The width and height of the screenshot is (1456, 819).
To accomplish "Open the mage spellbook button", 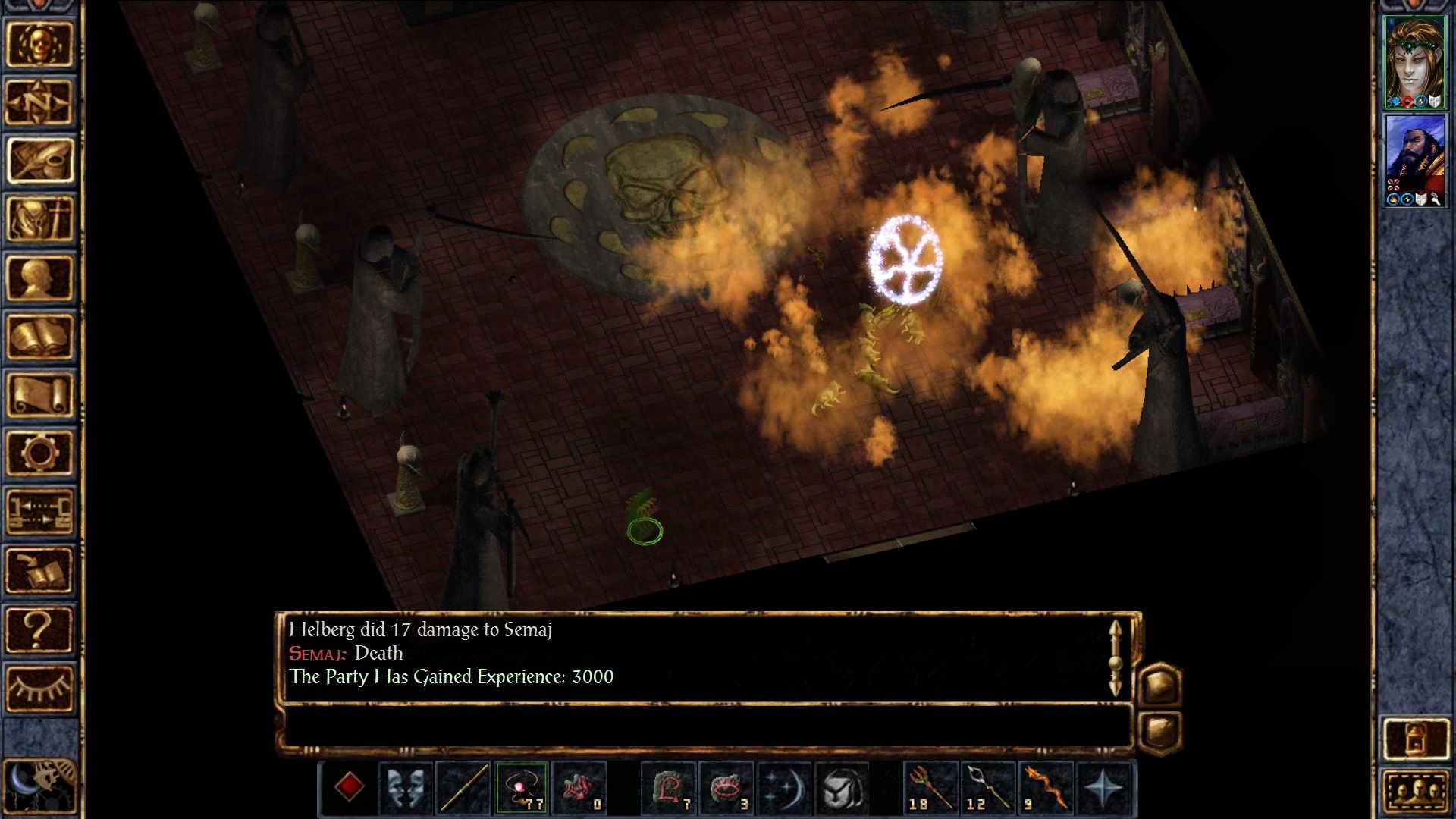I will click(x=39, y=337).
